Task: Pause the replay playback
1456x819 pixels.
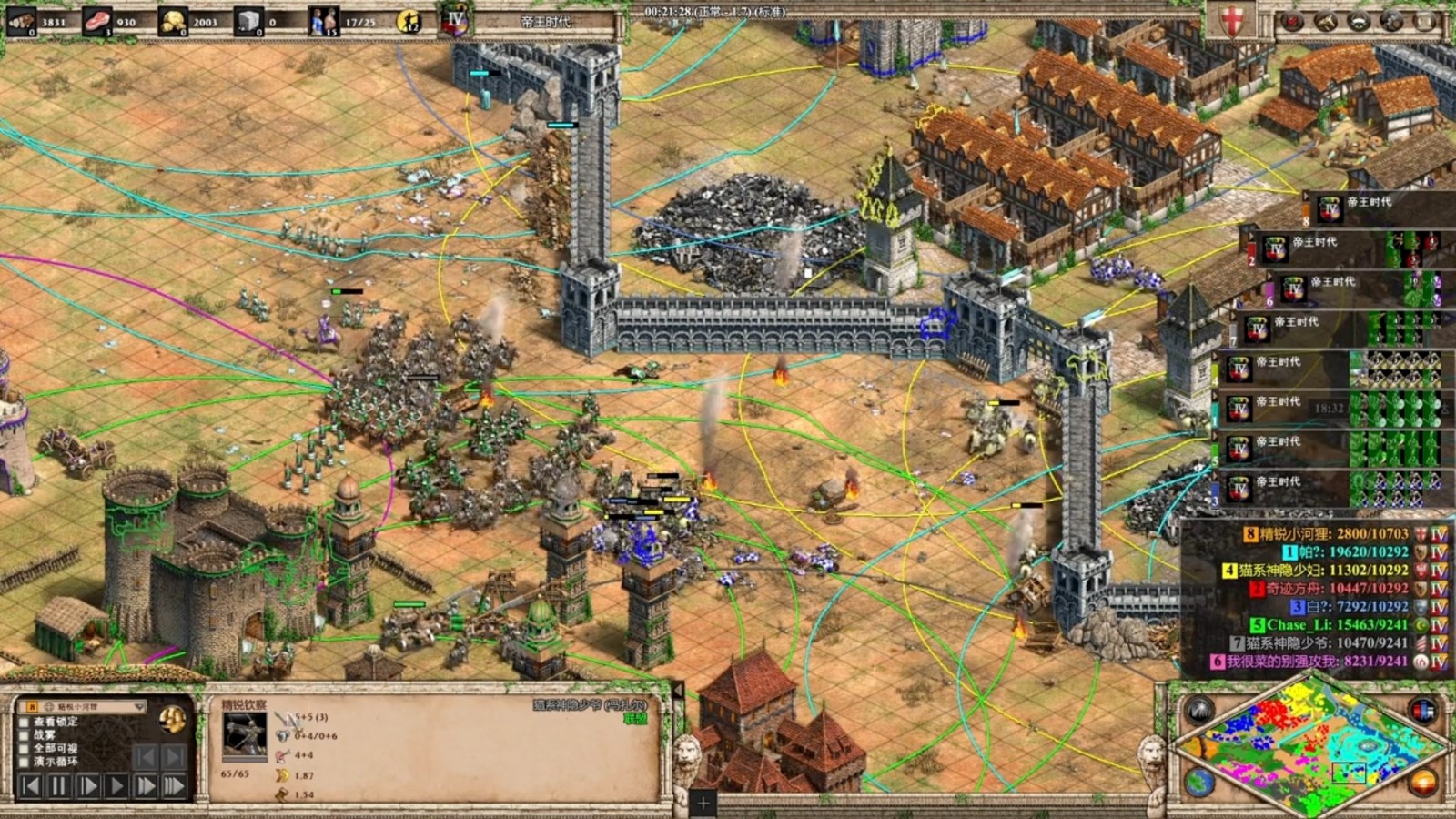Action: 59,785
